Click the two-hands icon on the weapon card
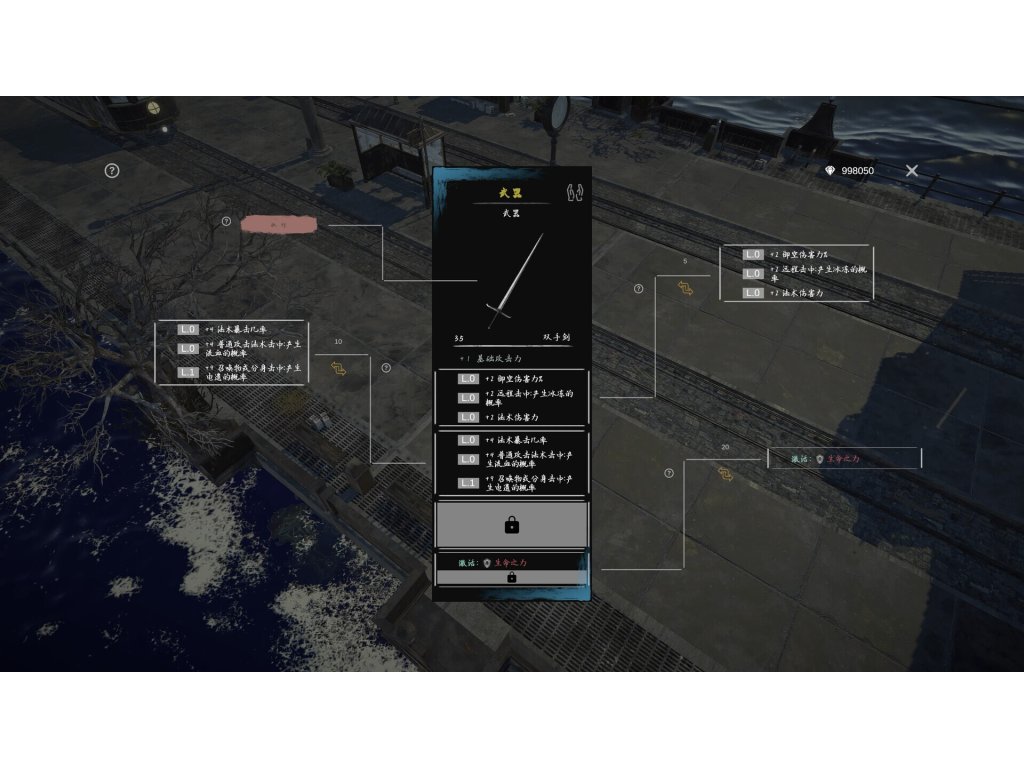The image size is (1024, 768). [574, 191]
